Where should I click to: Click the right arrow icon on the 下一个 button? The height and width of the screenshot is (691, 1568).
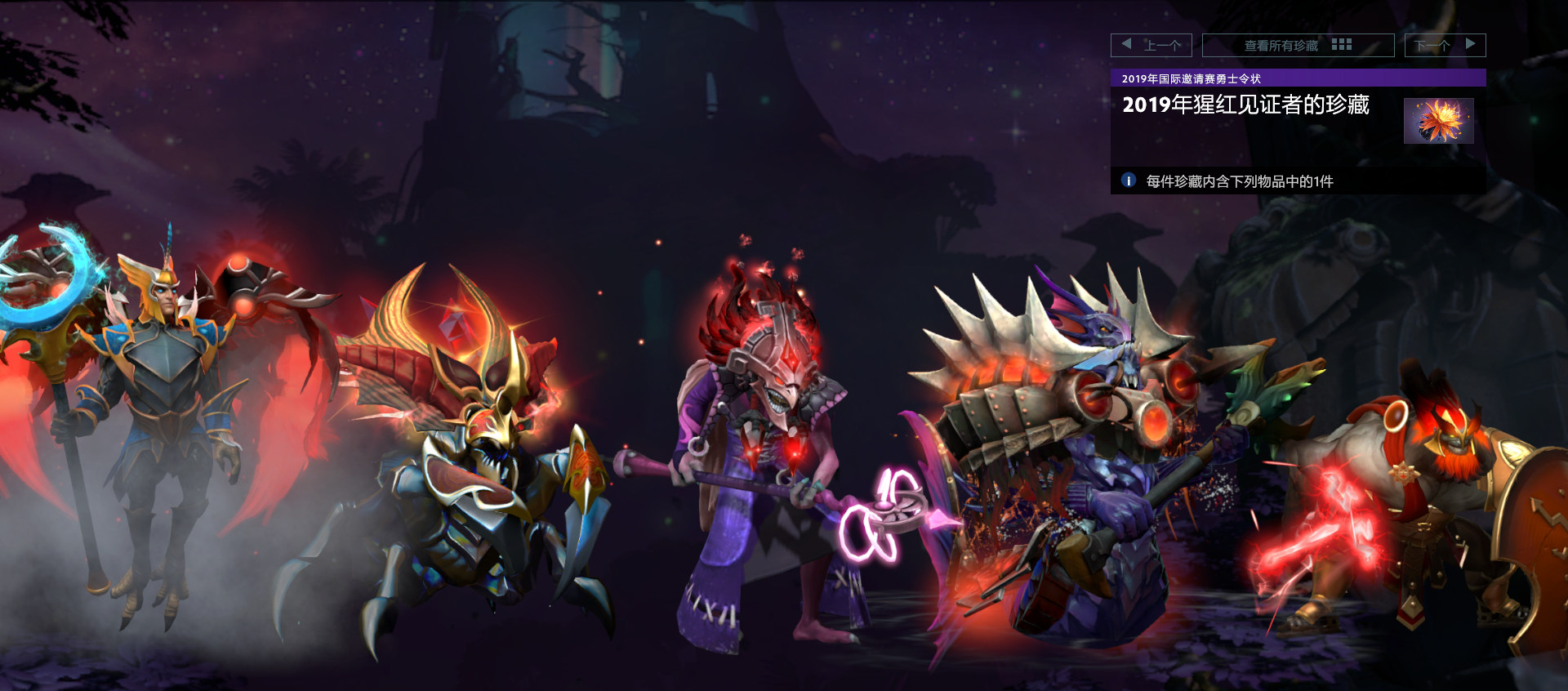tap(1472, 45)
